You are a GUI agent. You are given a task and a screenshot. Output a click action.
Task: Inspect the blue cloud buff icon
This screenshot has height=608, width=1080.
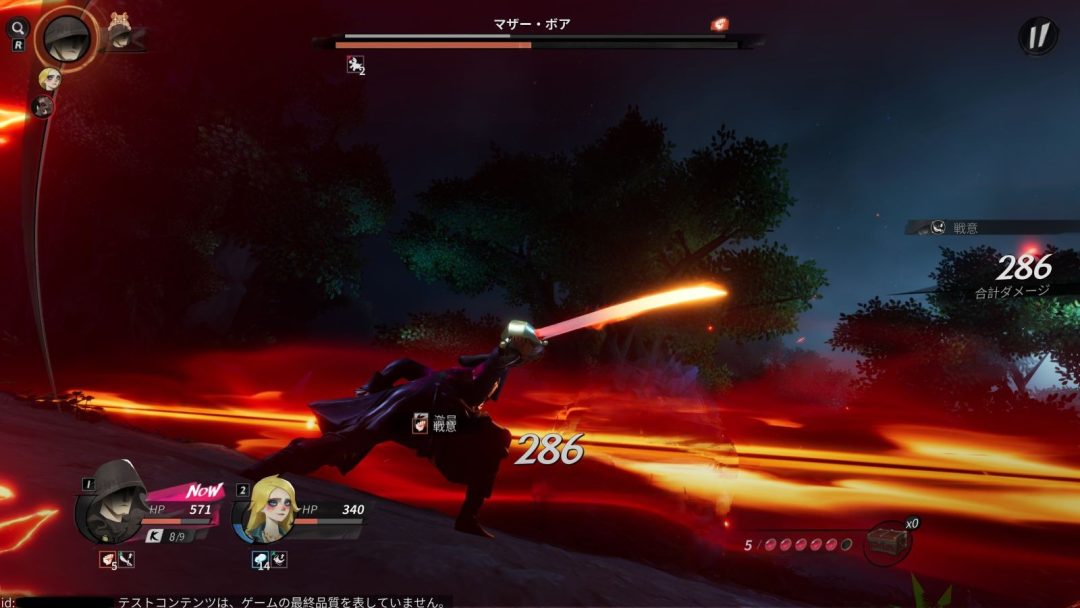click(x=260, y=560)
